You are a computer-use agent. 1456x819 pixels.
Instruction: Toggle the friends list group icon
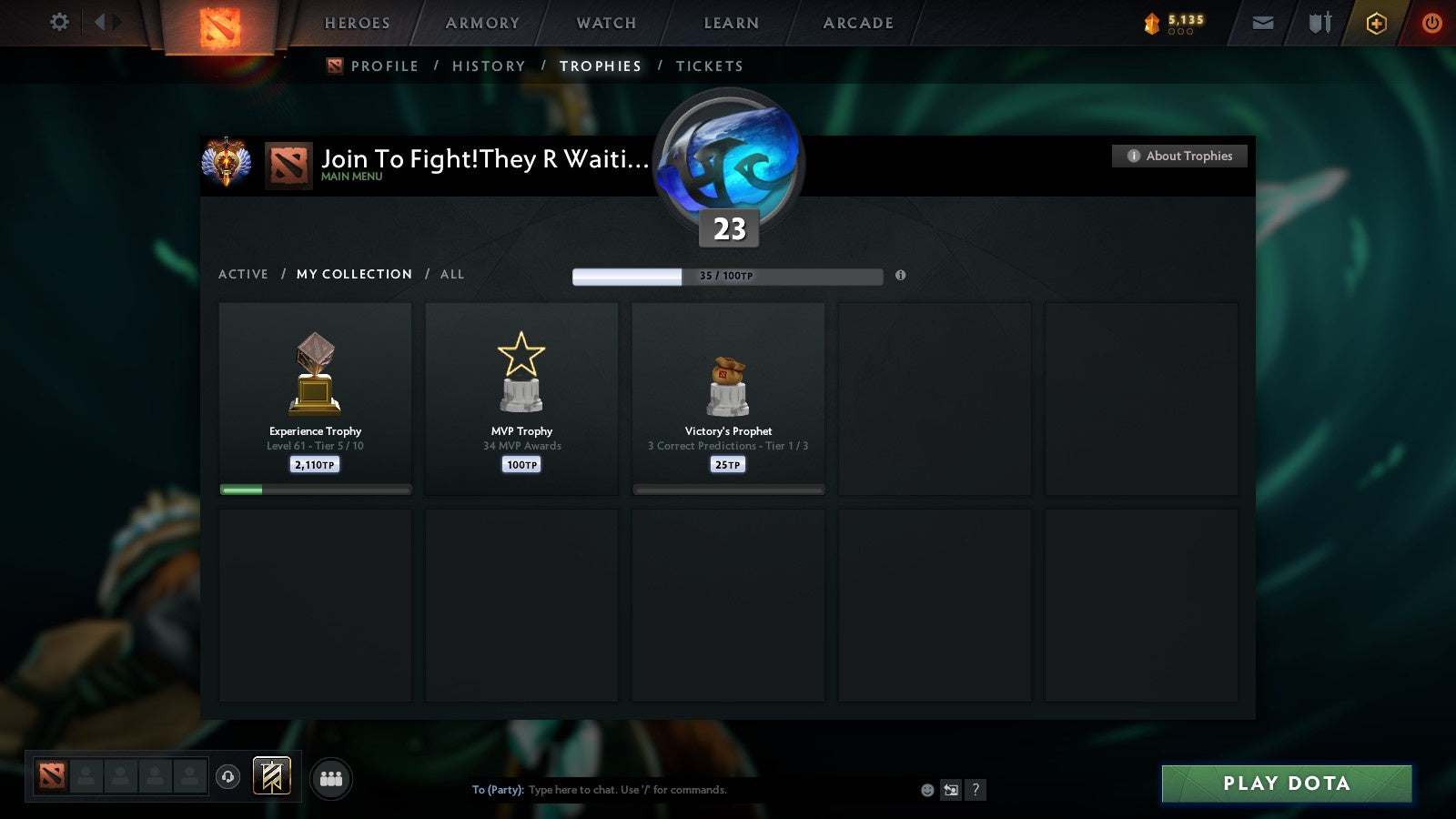[331, 778]
